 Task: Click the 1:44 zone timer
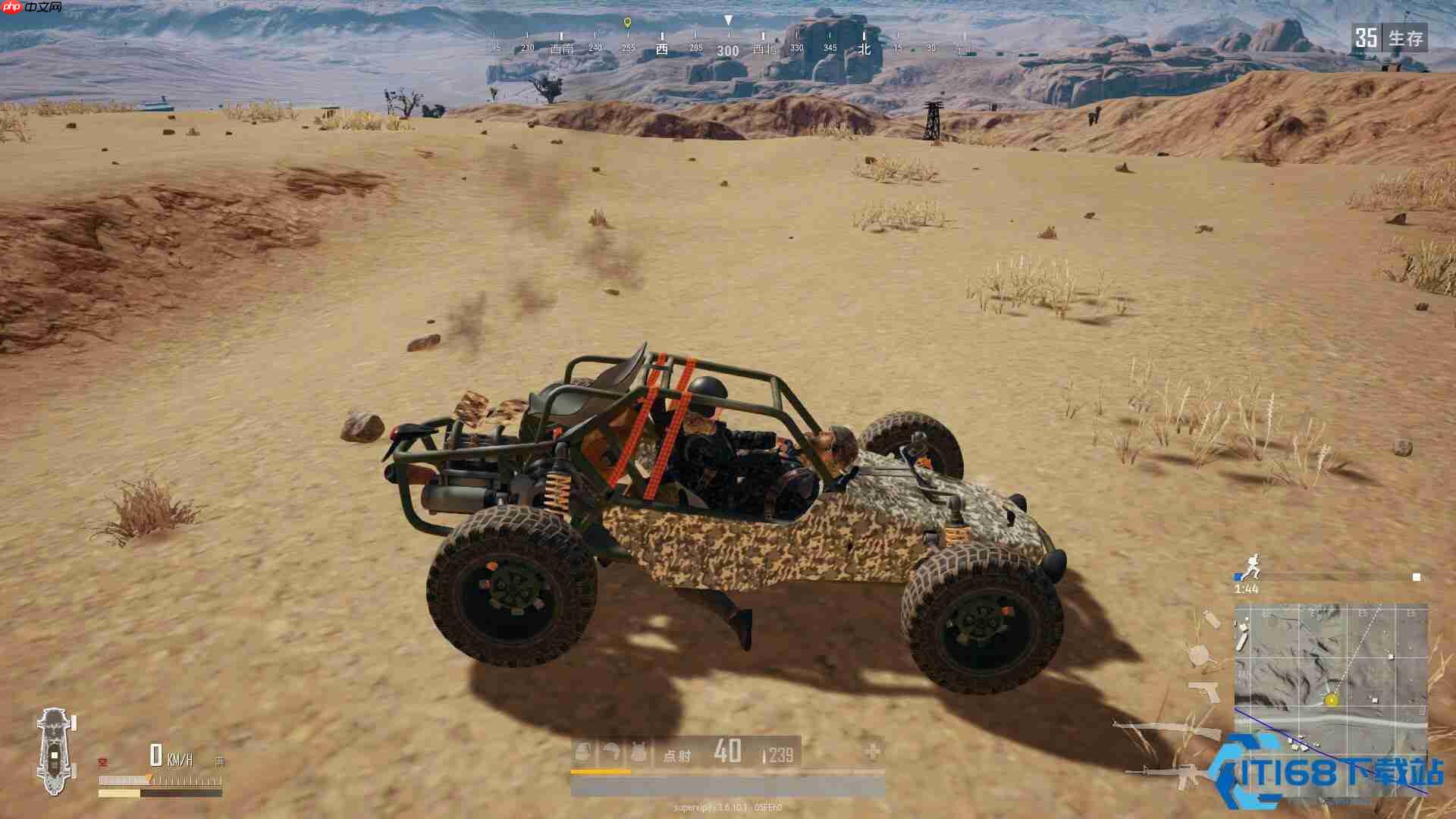[1246, 588]
